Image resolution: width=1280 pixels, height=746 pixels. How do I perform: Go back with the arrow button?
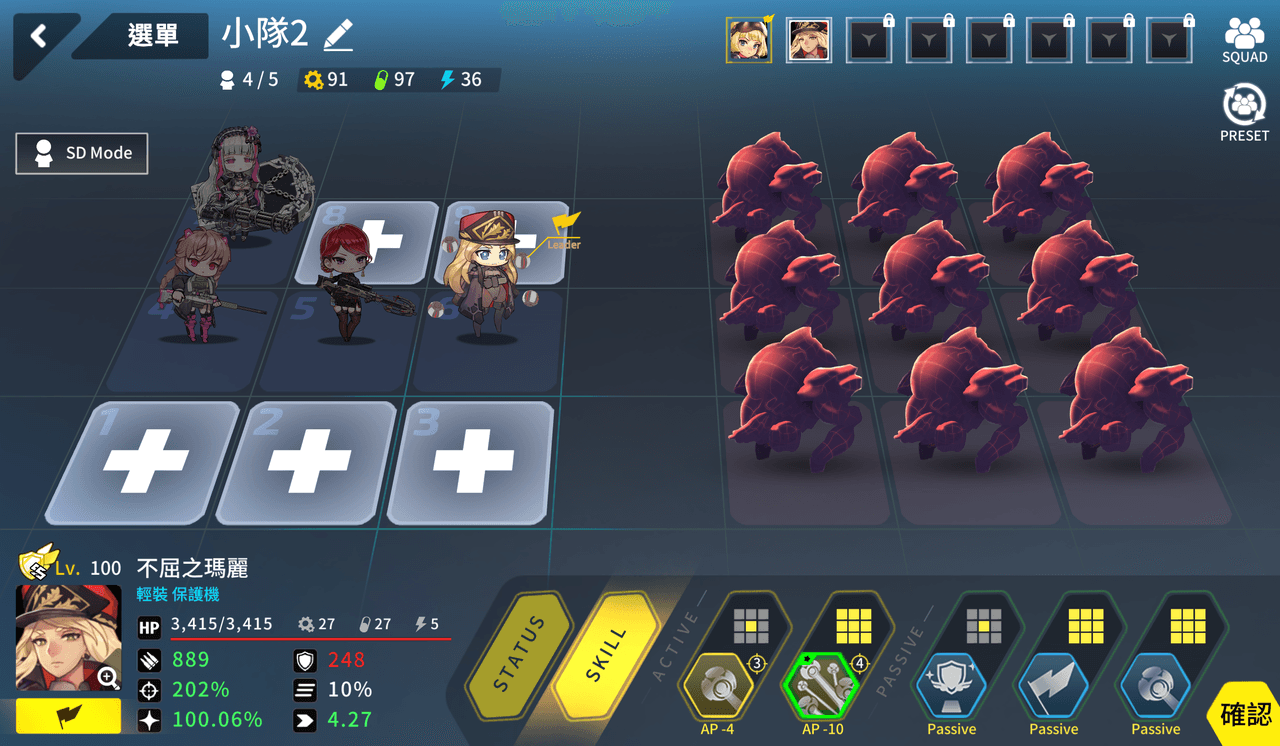39,38
